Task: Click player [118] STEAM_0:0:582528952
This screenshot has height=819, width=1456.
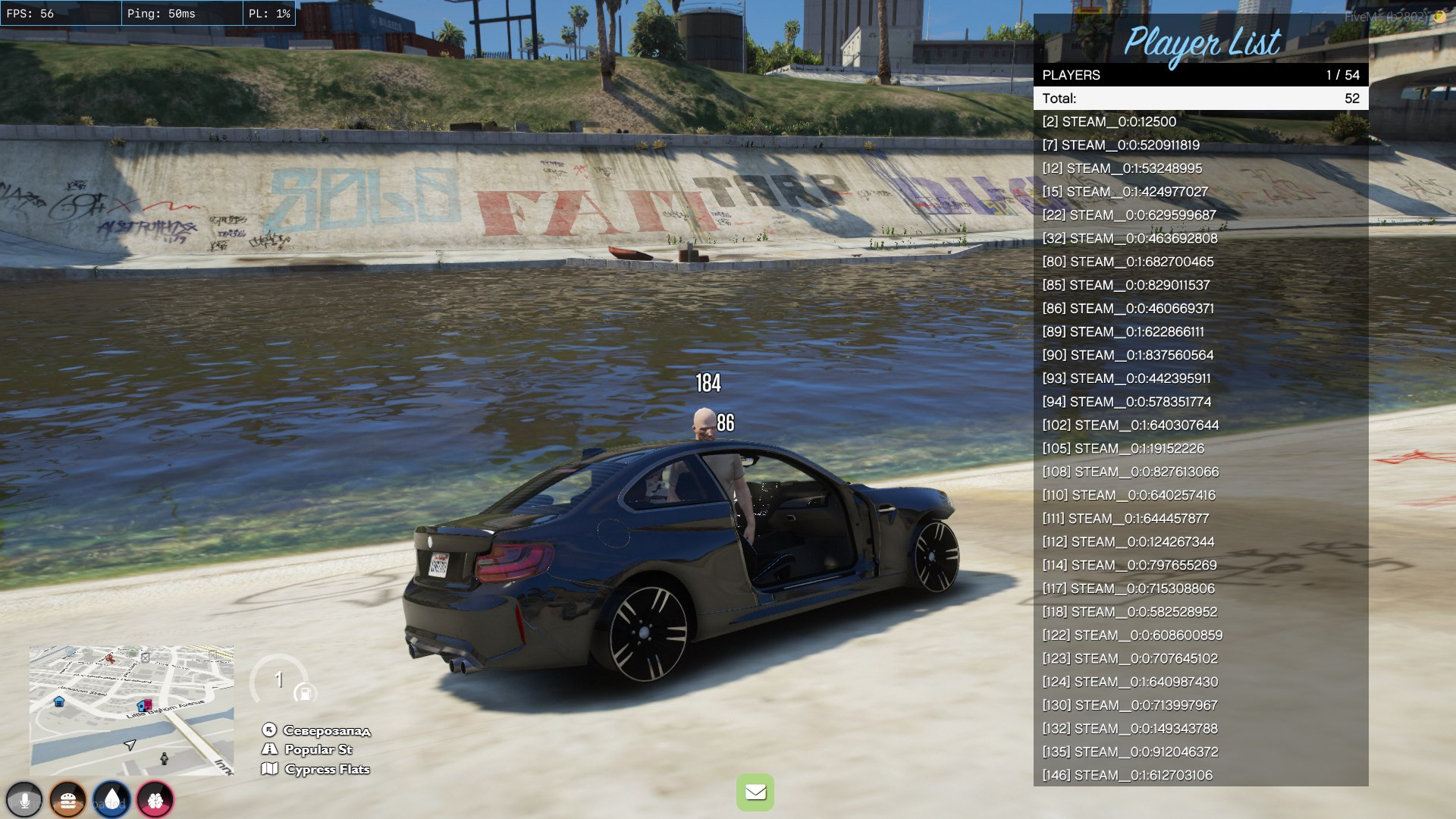Action: [1200, 612]
